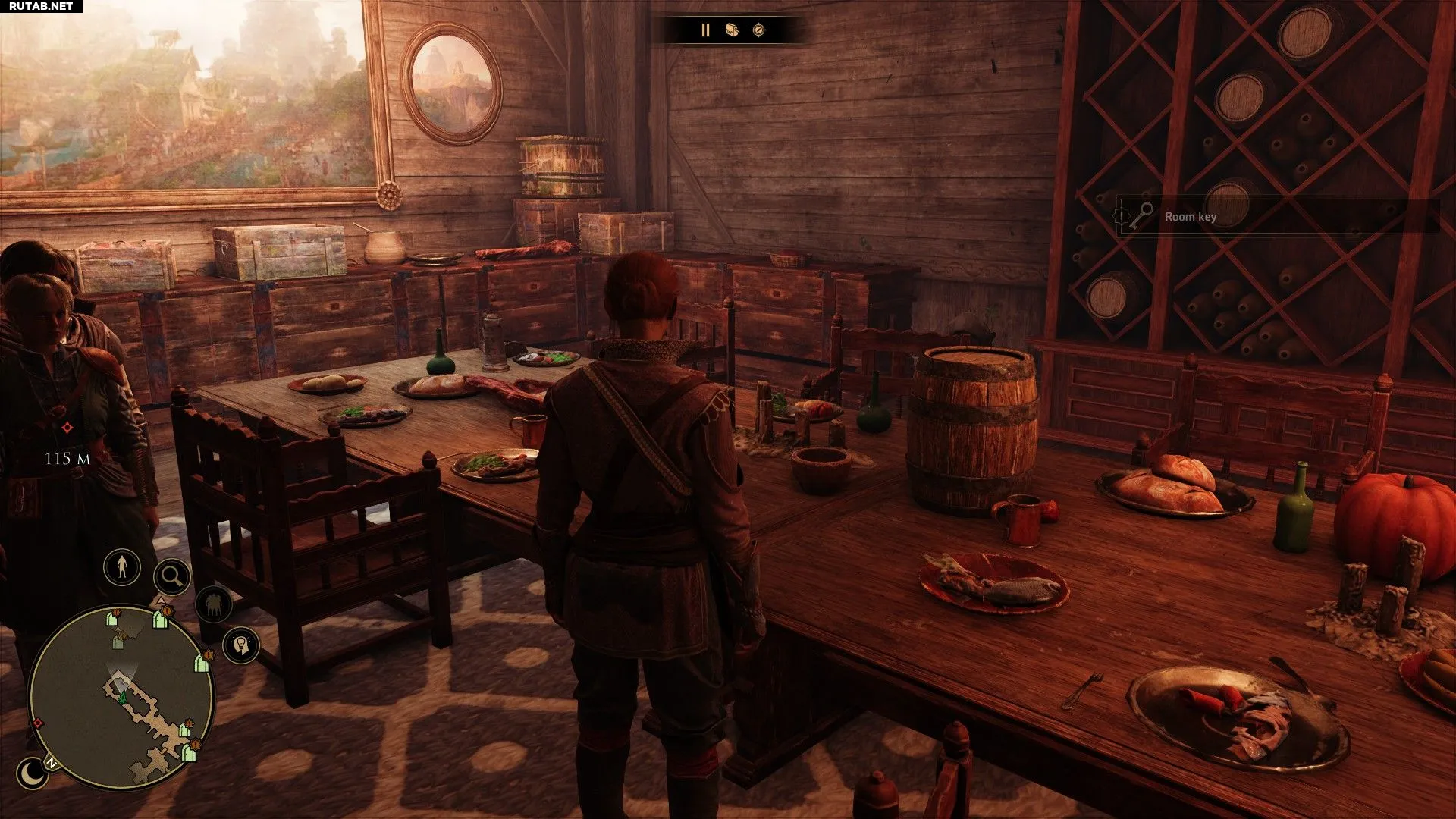This screenshot has height=819, width=1456.
Task: Pause the game with the pause icon
Action: point(705,30)
